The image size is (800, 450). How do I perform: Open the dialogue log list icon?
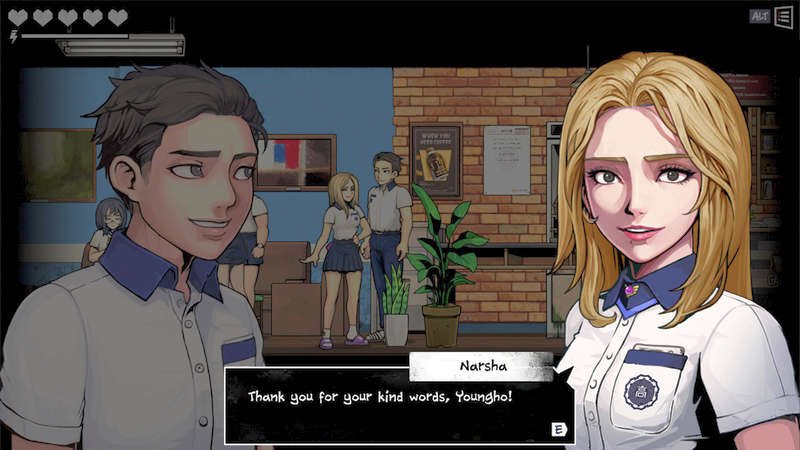pos(783,16)
